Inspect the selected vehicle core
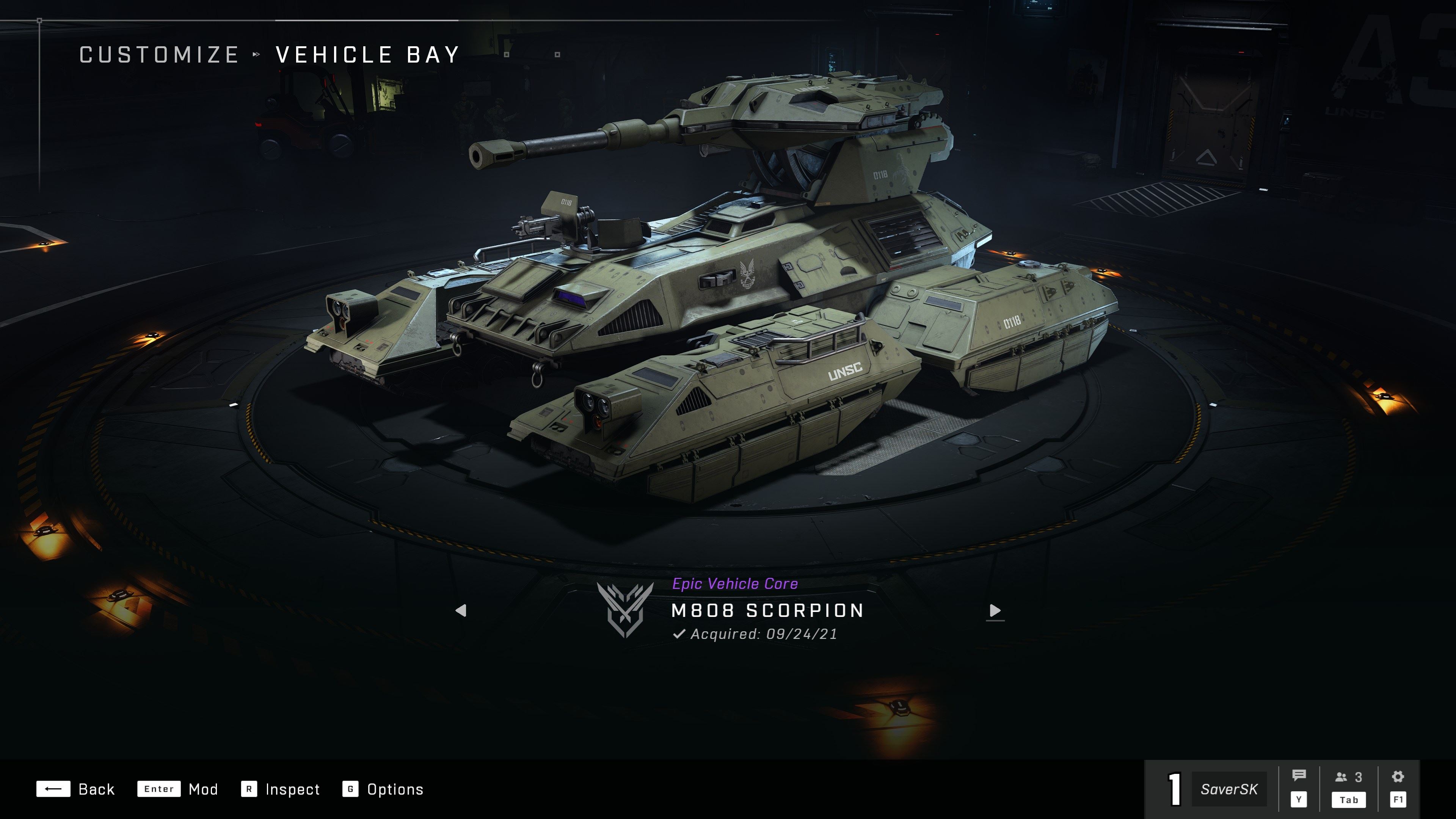1456x819 pixels. [280, 789]
